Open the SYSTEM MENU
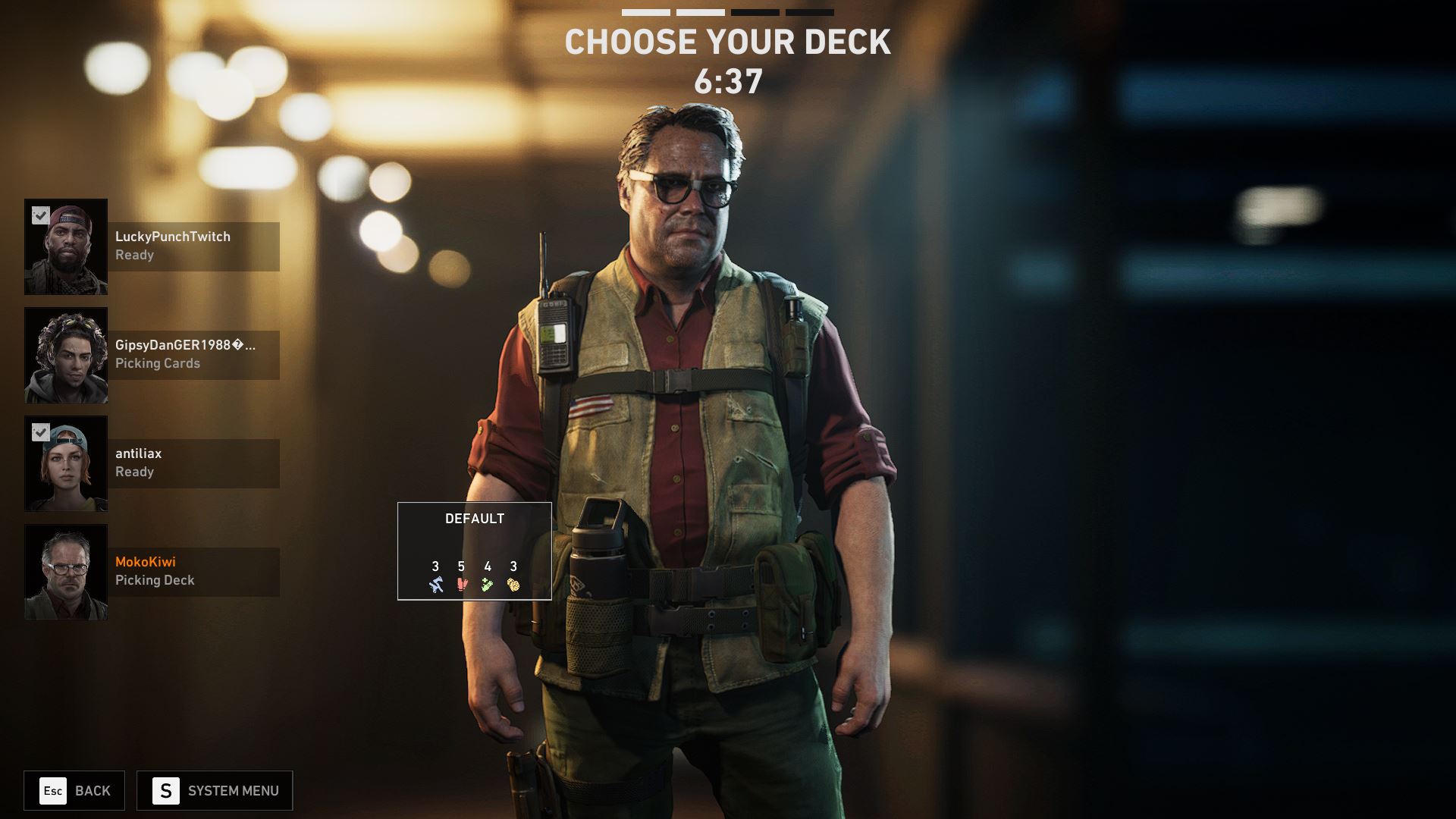This screenshot has width=1456, height=819. coord(215,791)
